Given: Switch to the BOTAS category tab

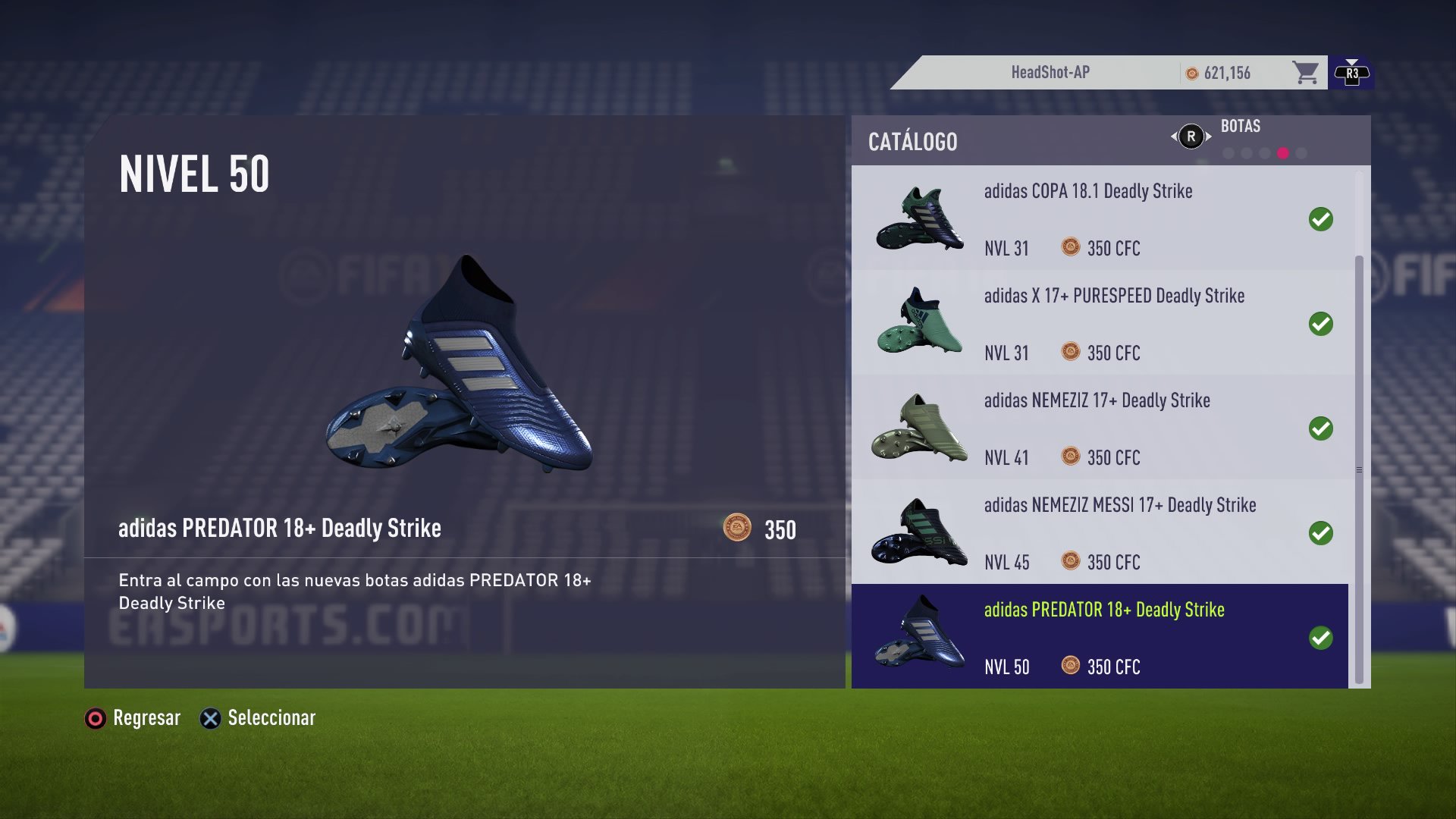Looking at the screenshot, I should pos(1241,126).
